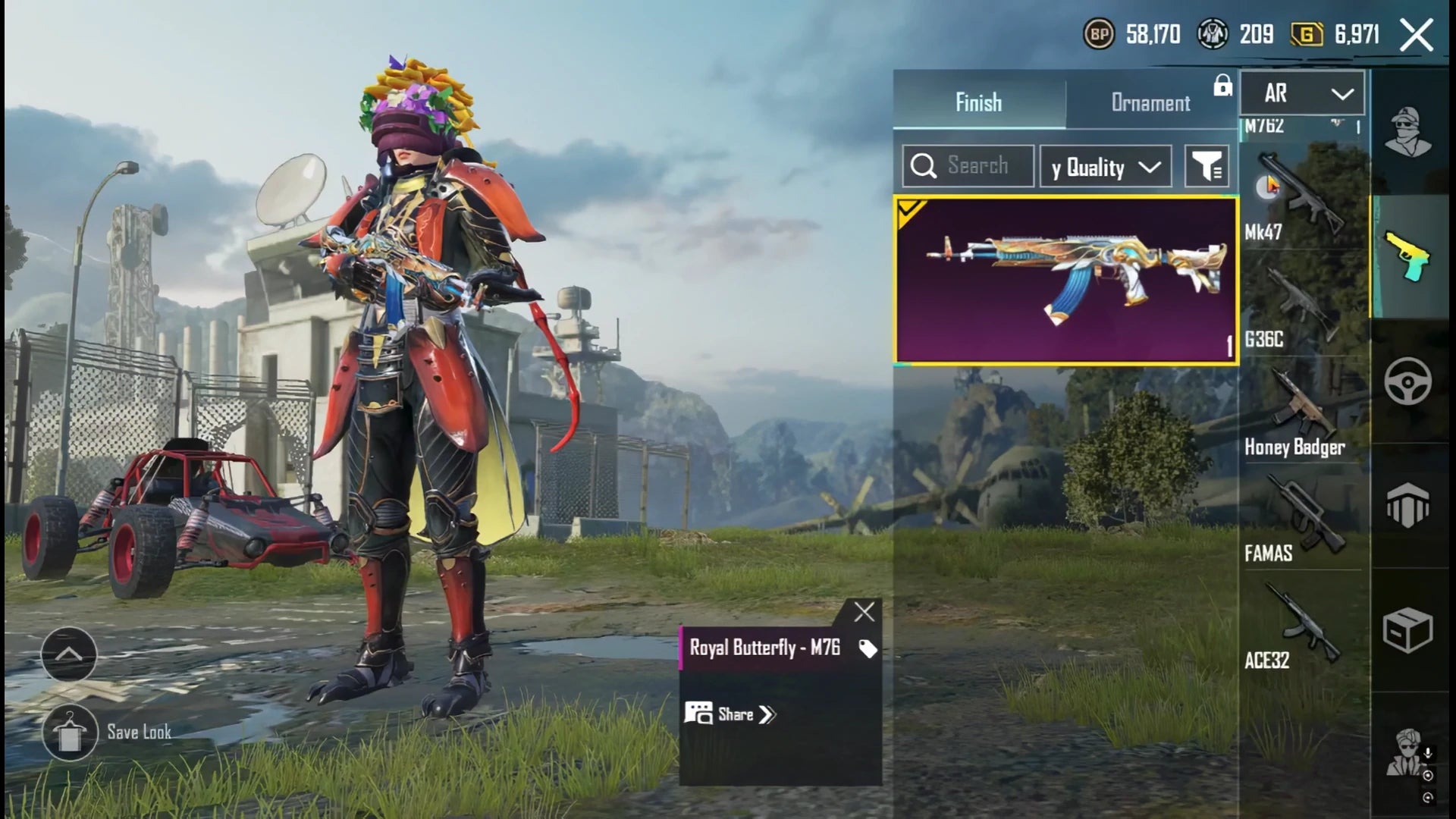
Task: Click the filter funnel icon beside Quality
Action: click(1208, 165)
